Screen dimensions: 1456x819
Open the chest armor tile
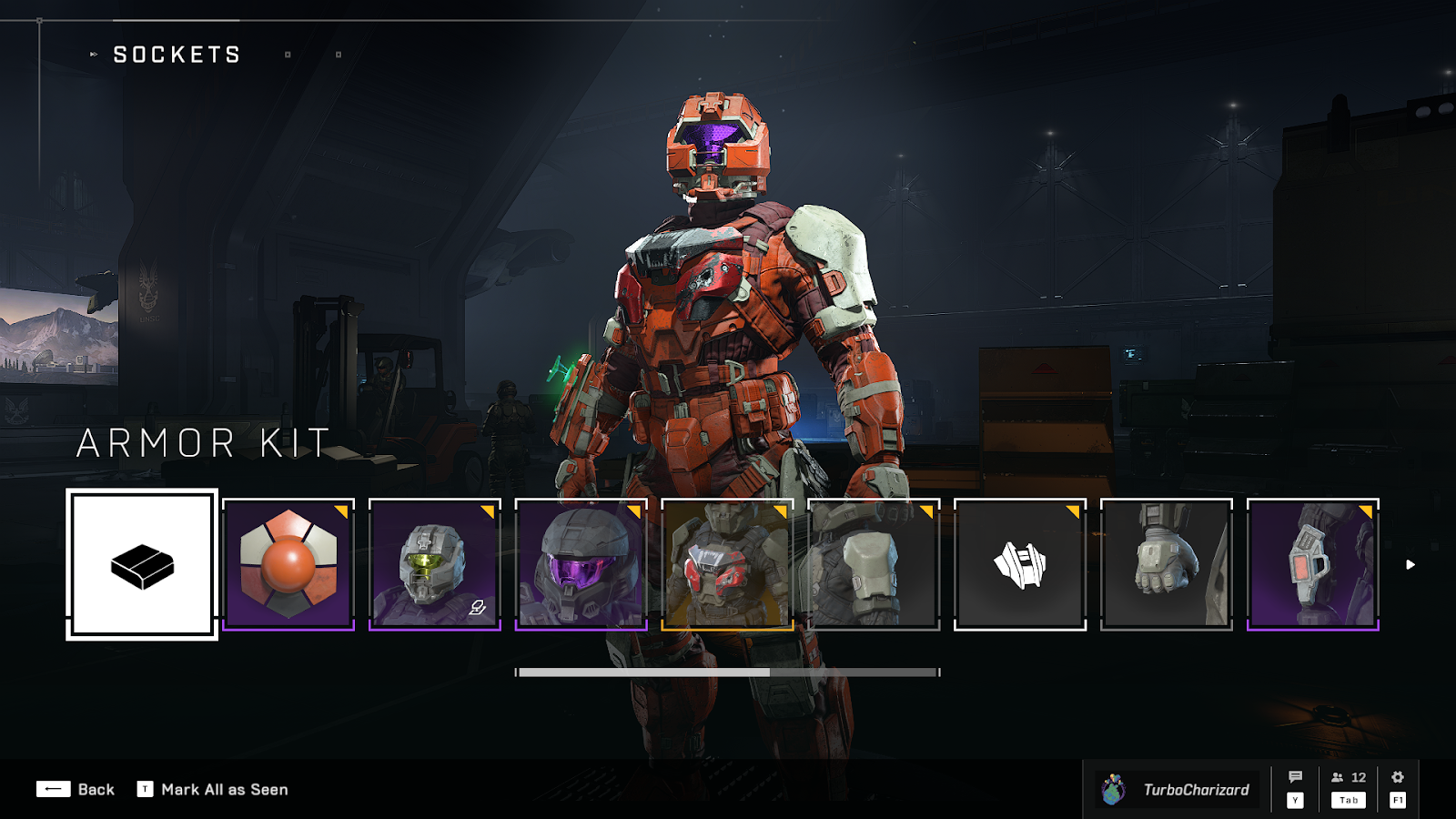[x=728, y=564]
